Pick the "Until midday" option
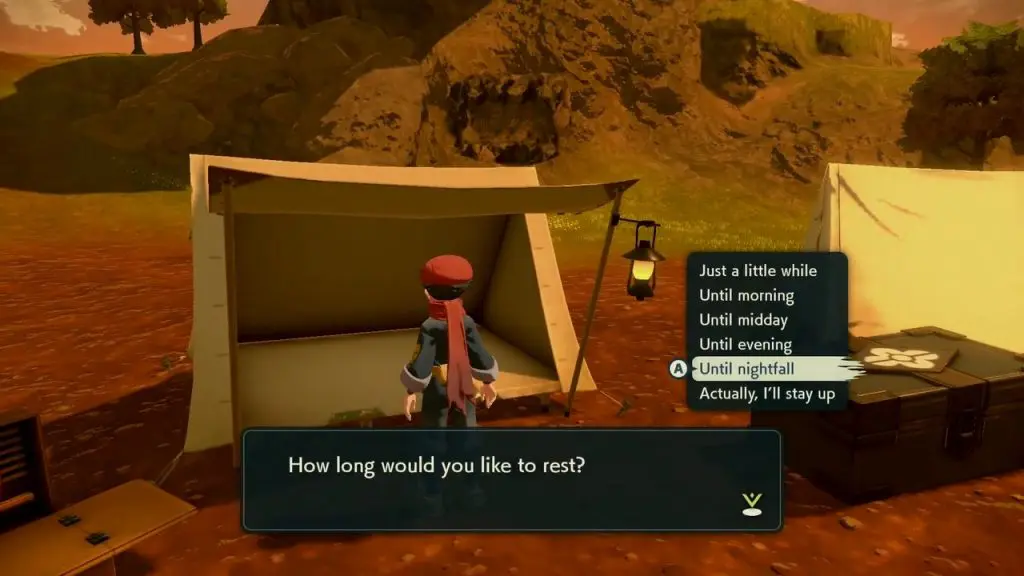The height and width of the screenshot is (576, 1024). pos(743,320)
